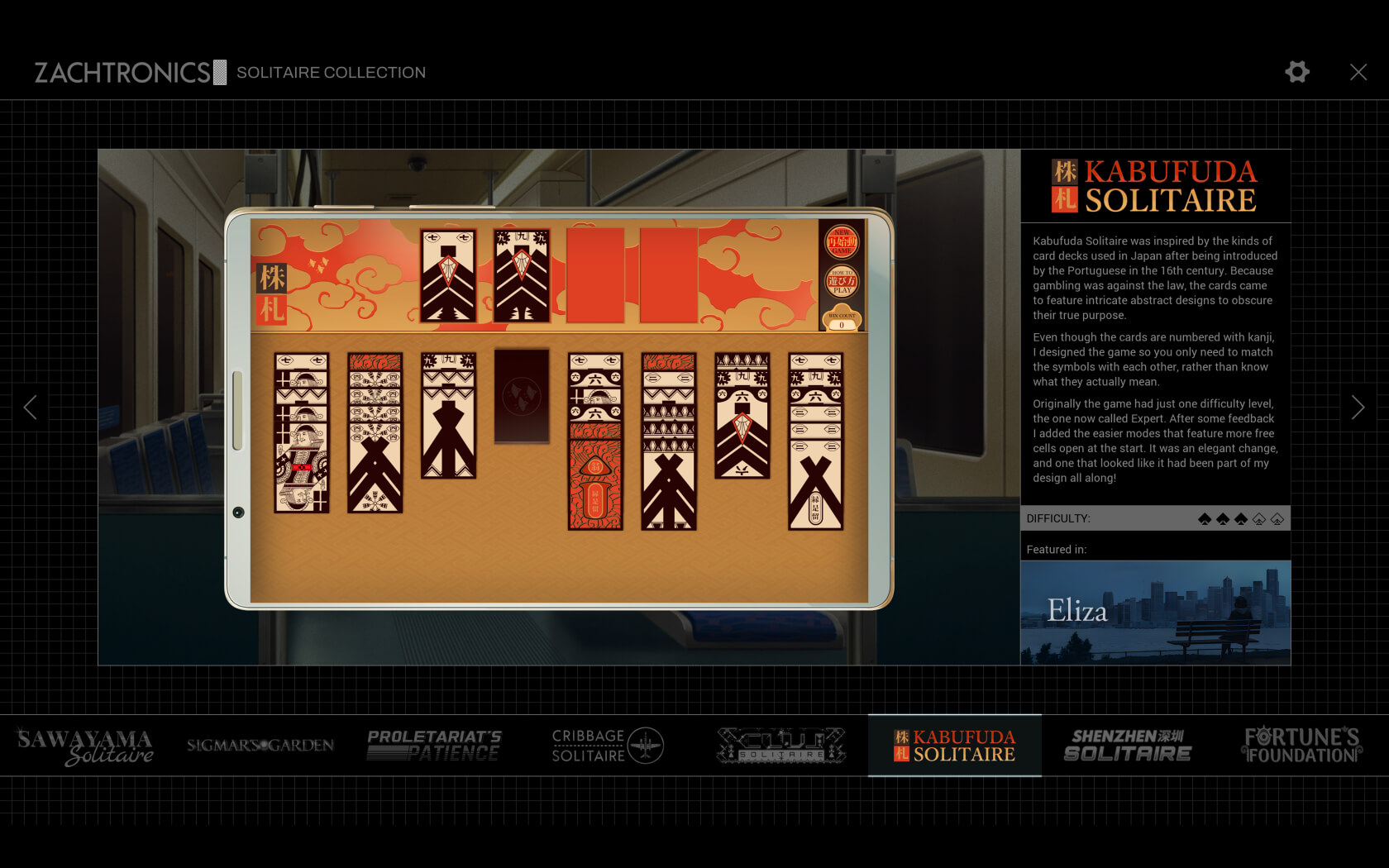Switch to Shenzhen Solitaire
The image size is (1389, 868).
1128,746
